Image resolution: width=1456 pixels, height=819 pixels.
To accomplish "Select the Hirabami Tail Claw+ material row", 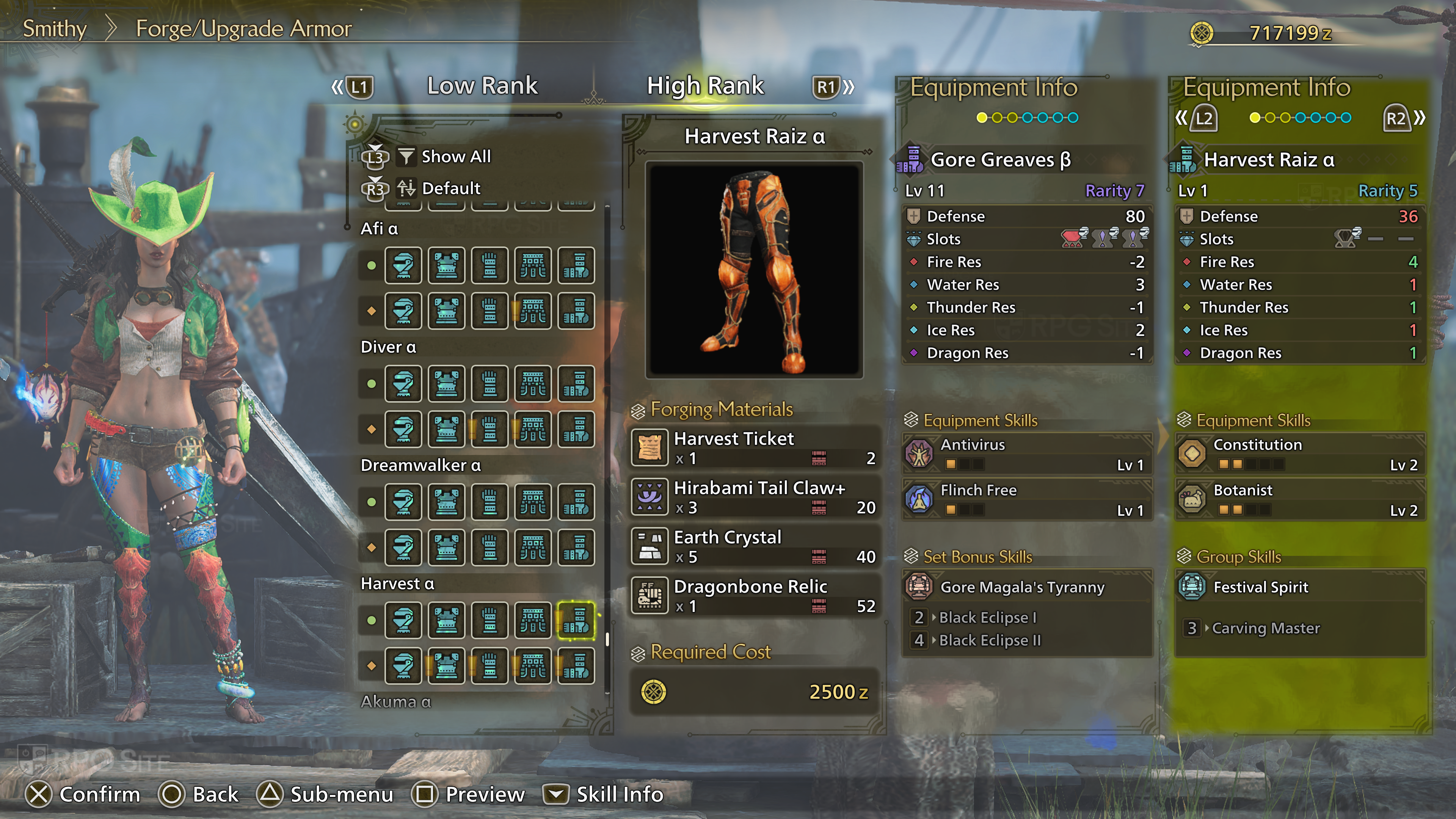I will (755, 497).
